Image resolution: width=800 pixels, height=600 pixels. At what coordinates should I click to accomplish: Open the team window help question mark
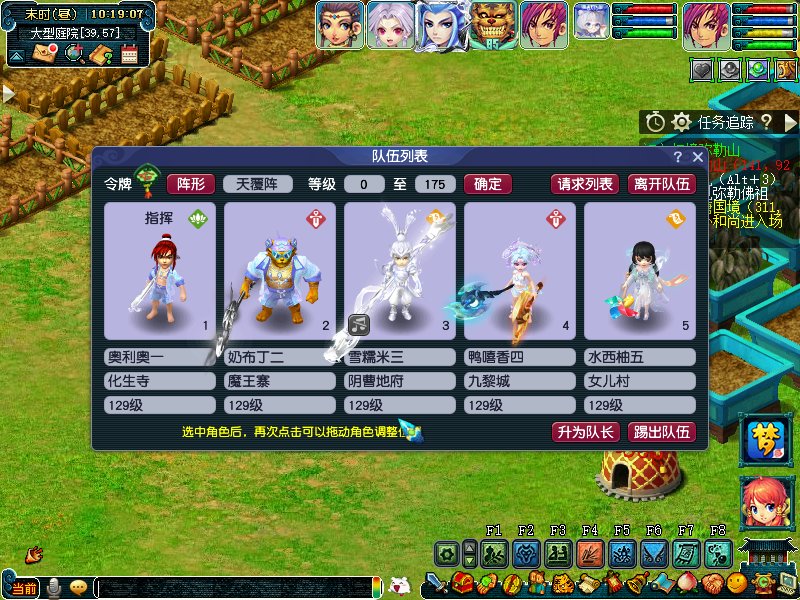click(678, 157)
